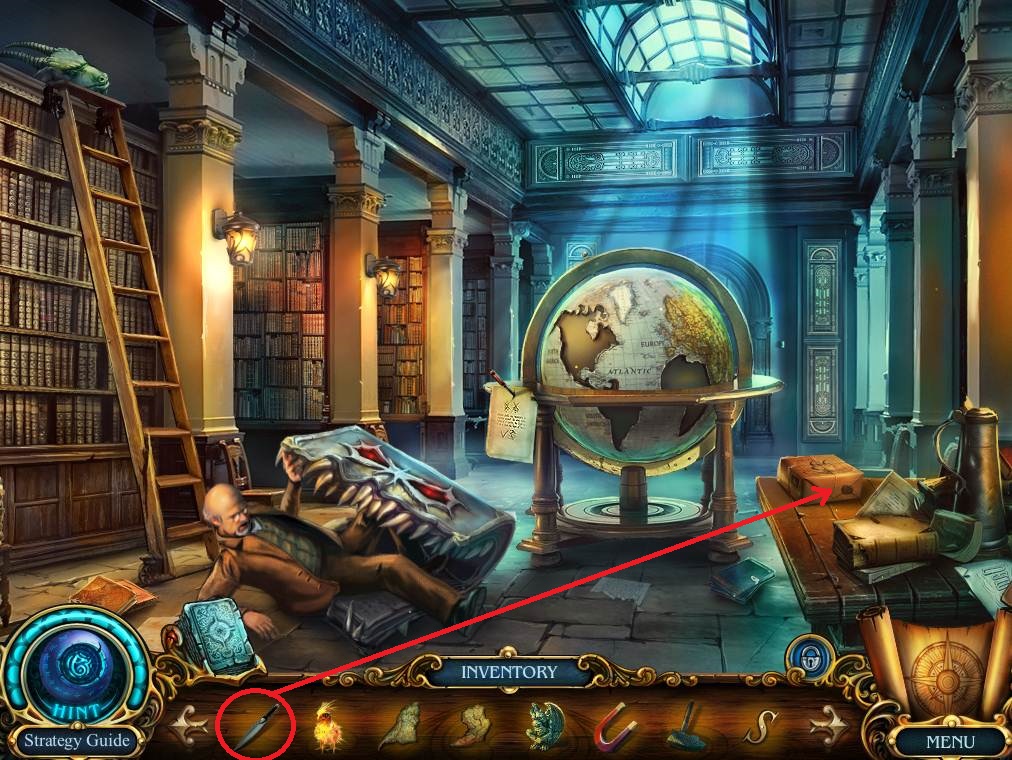Select the gargoyle statue inventory item
This screenshot has height=760, width=1012.
[546, 725]
